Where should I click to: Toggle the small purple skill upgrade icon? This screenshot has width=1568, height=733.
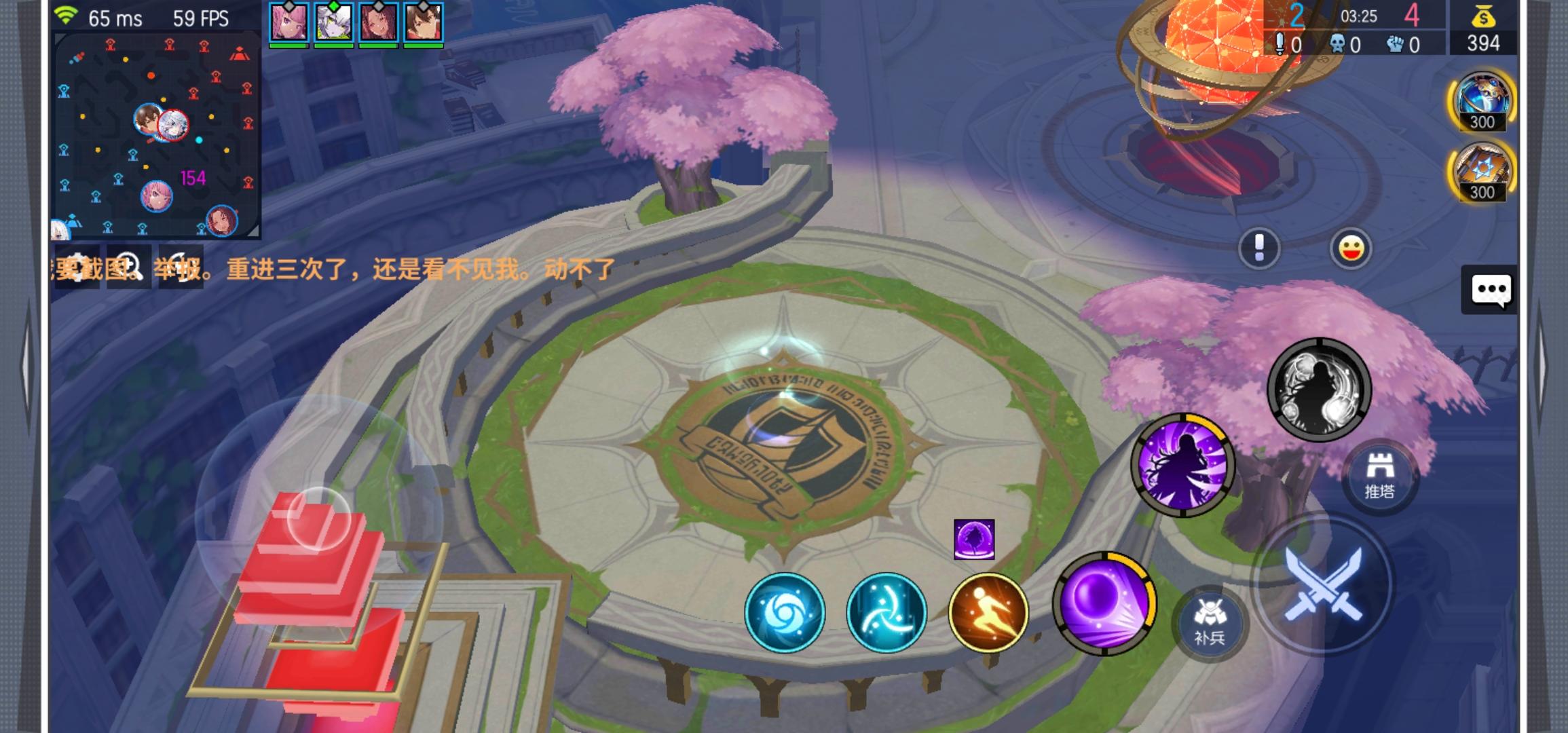(x=975, y=540)
